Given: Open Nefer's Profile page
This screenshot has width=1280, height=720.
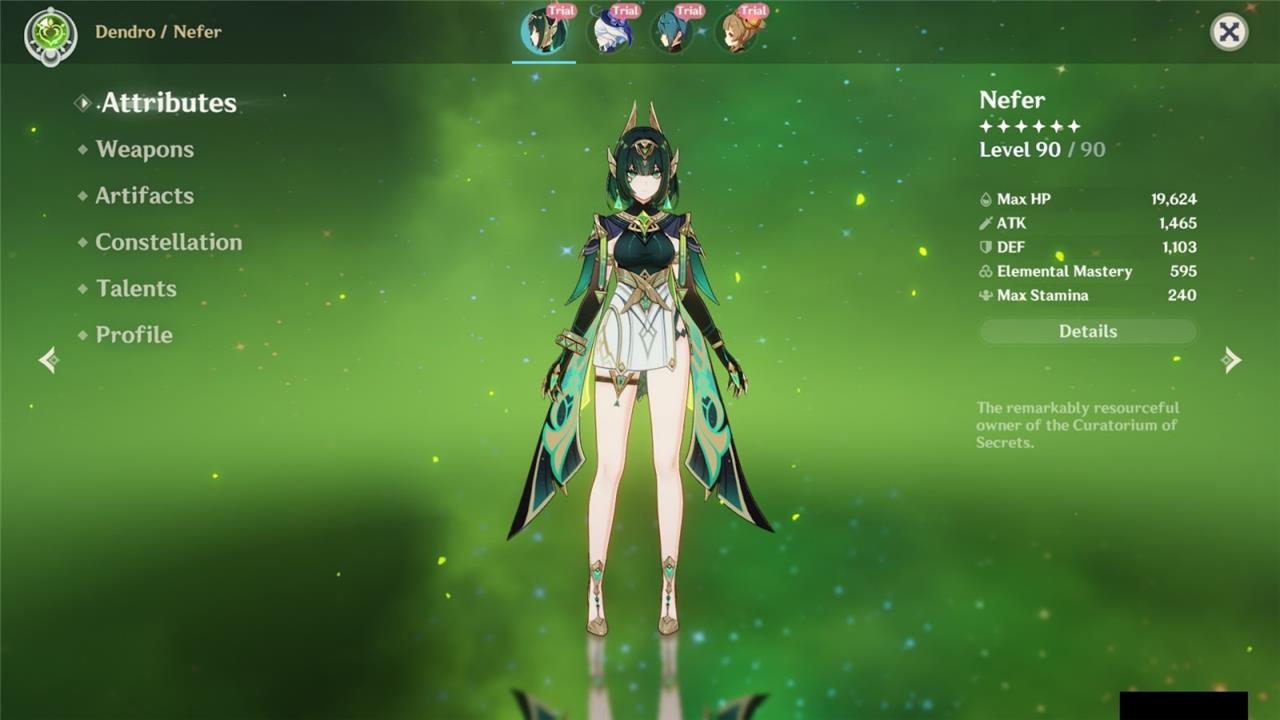Looking at the screenshot, I should coord(134,335).
